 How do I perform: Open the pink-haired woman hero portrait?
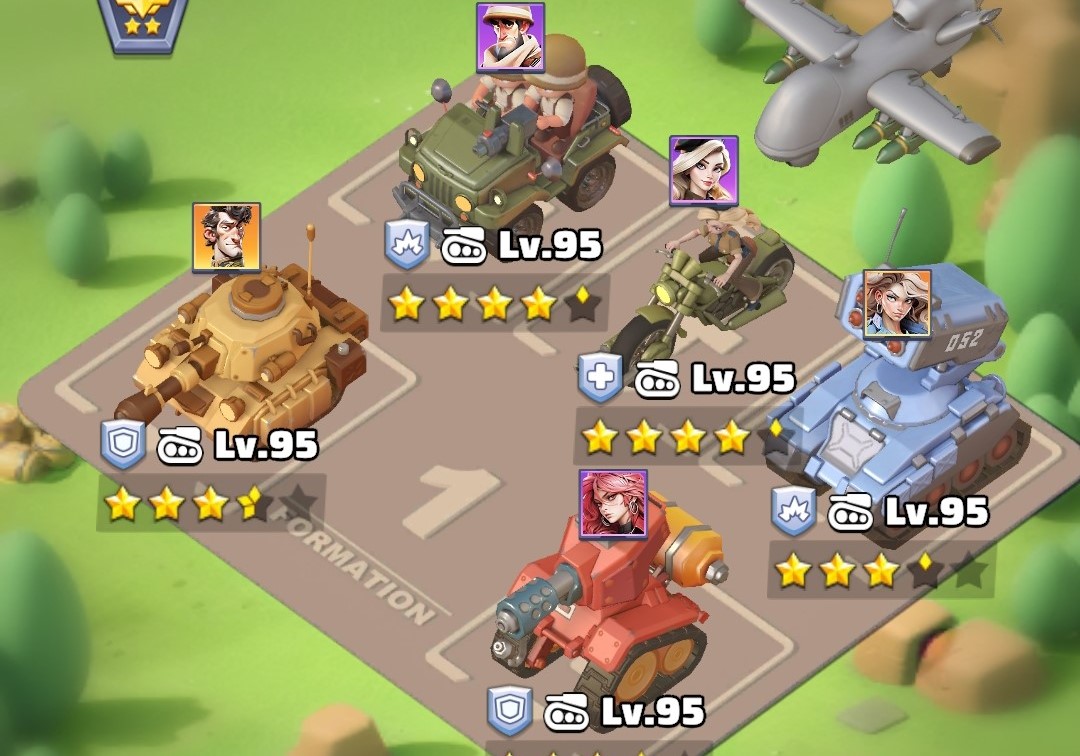(x=613, y=504)
